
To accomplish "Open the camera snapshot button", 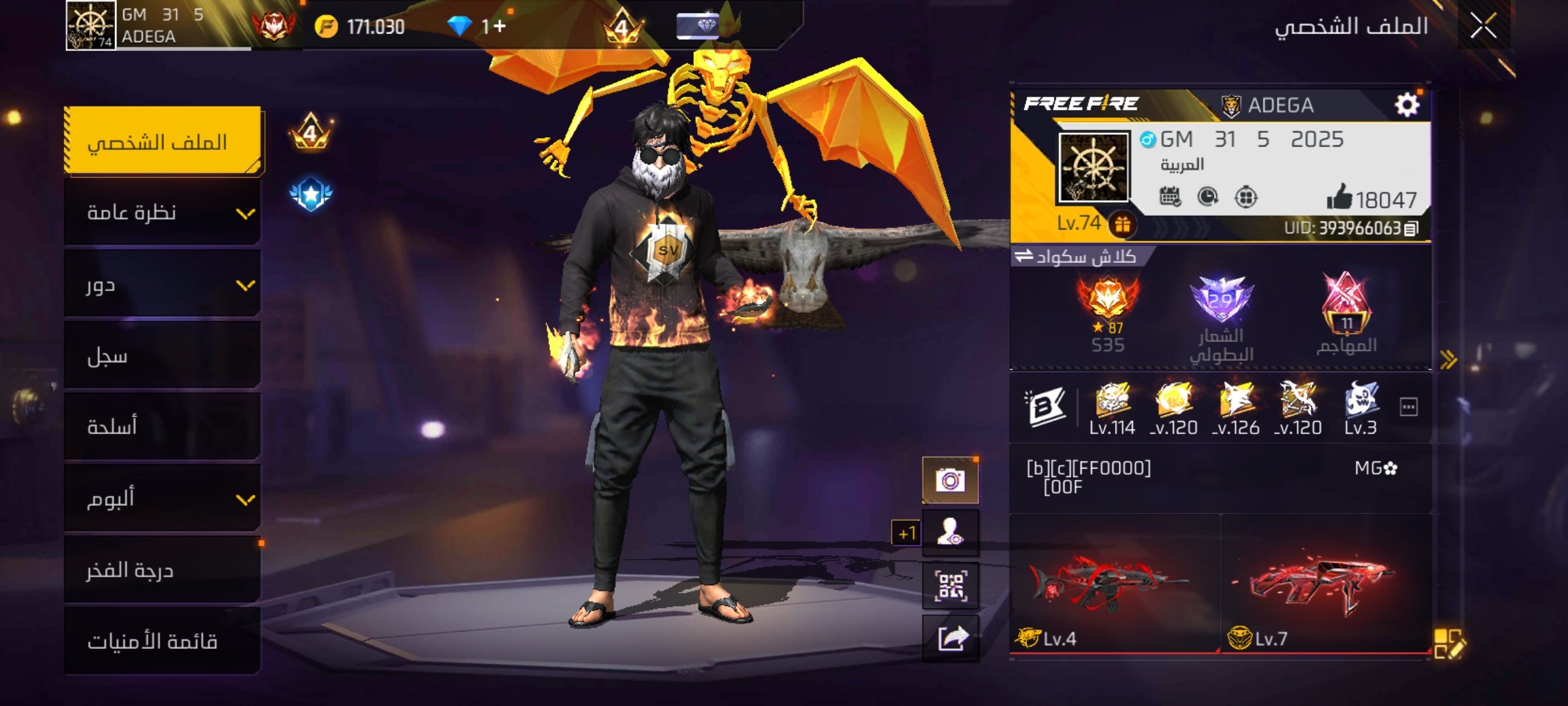I will (x=950, y=480).
